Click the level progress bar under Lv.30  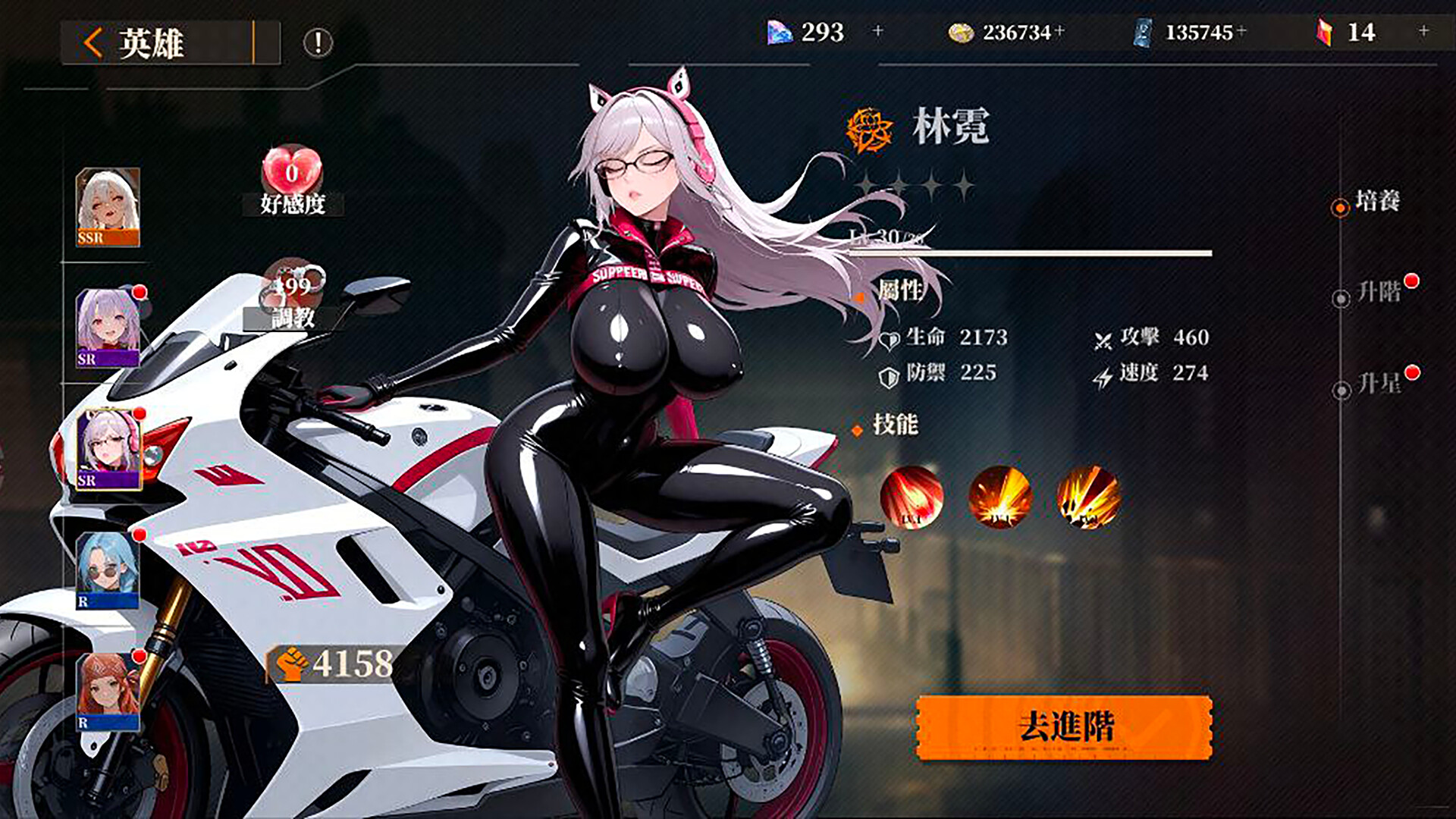[1024, 253]
